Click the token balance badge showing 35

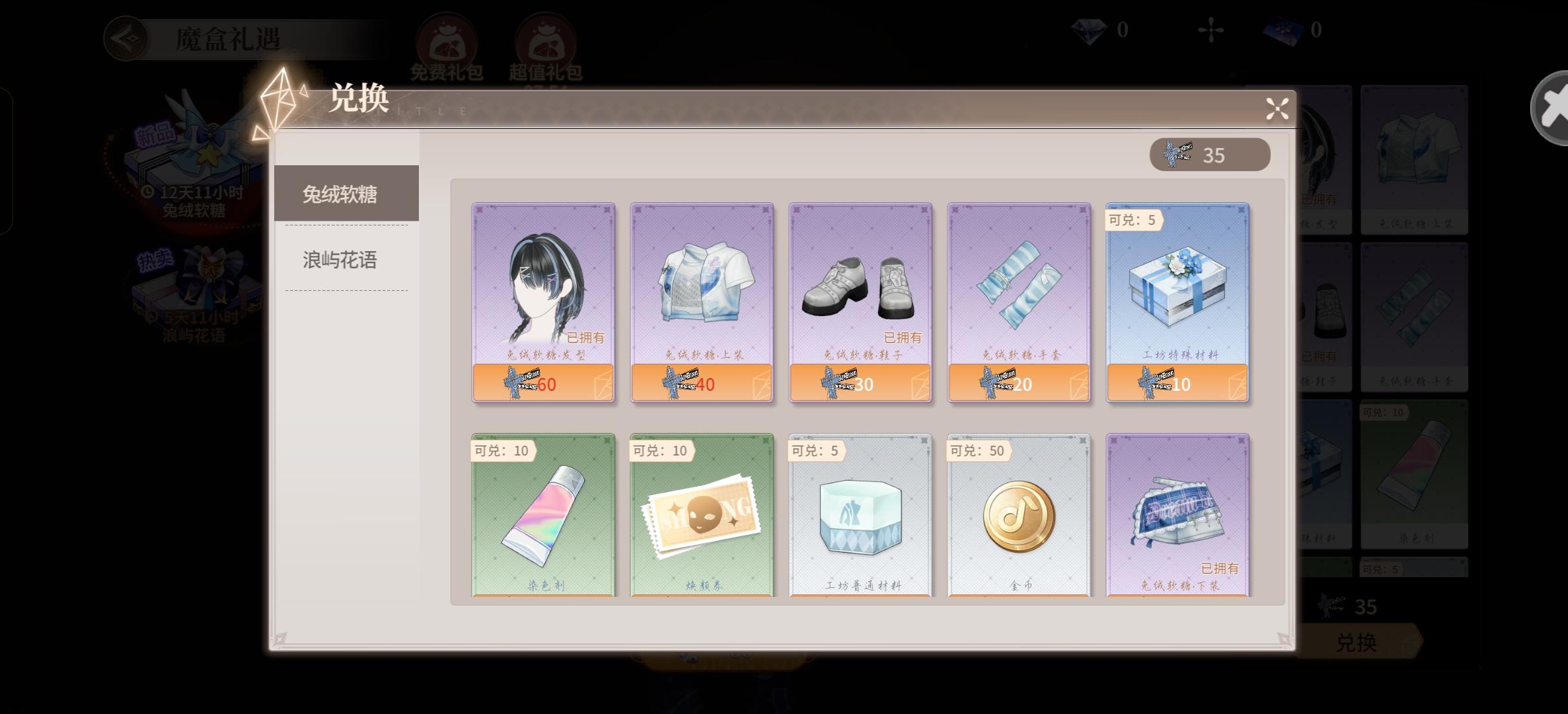click(x=1209, y=154)
